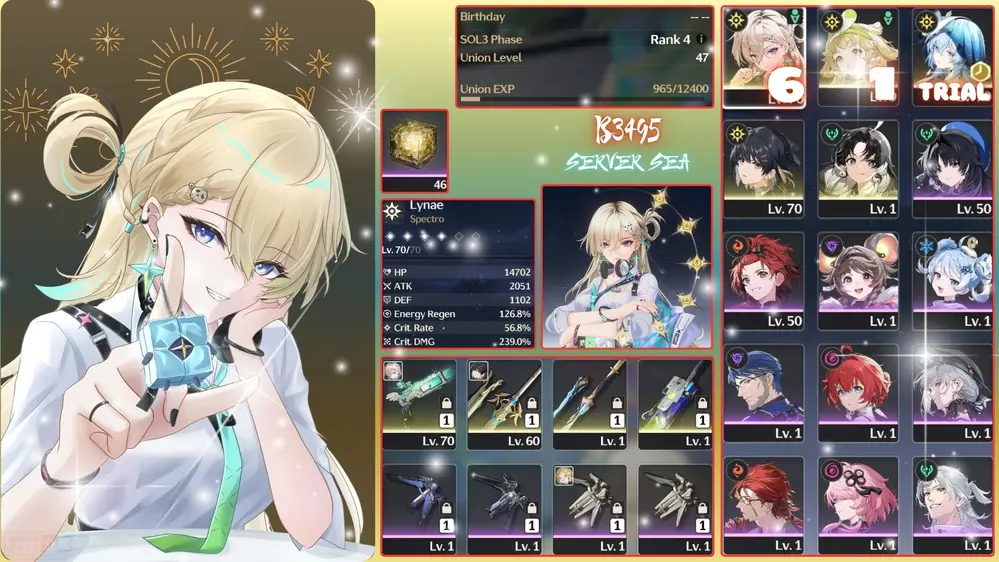
Task: Select the golden cube item slot
Action: point(414,150)
